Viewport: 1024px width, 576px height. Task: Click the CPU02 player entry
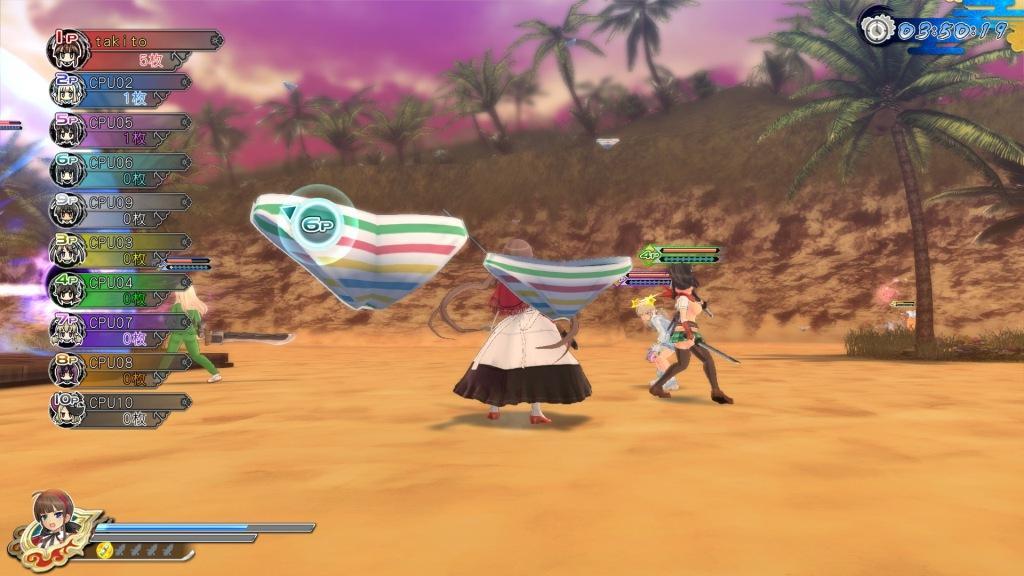122,89
